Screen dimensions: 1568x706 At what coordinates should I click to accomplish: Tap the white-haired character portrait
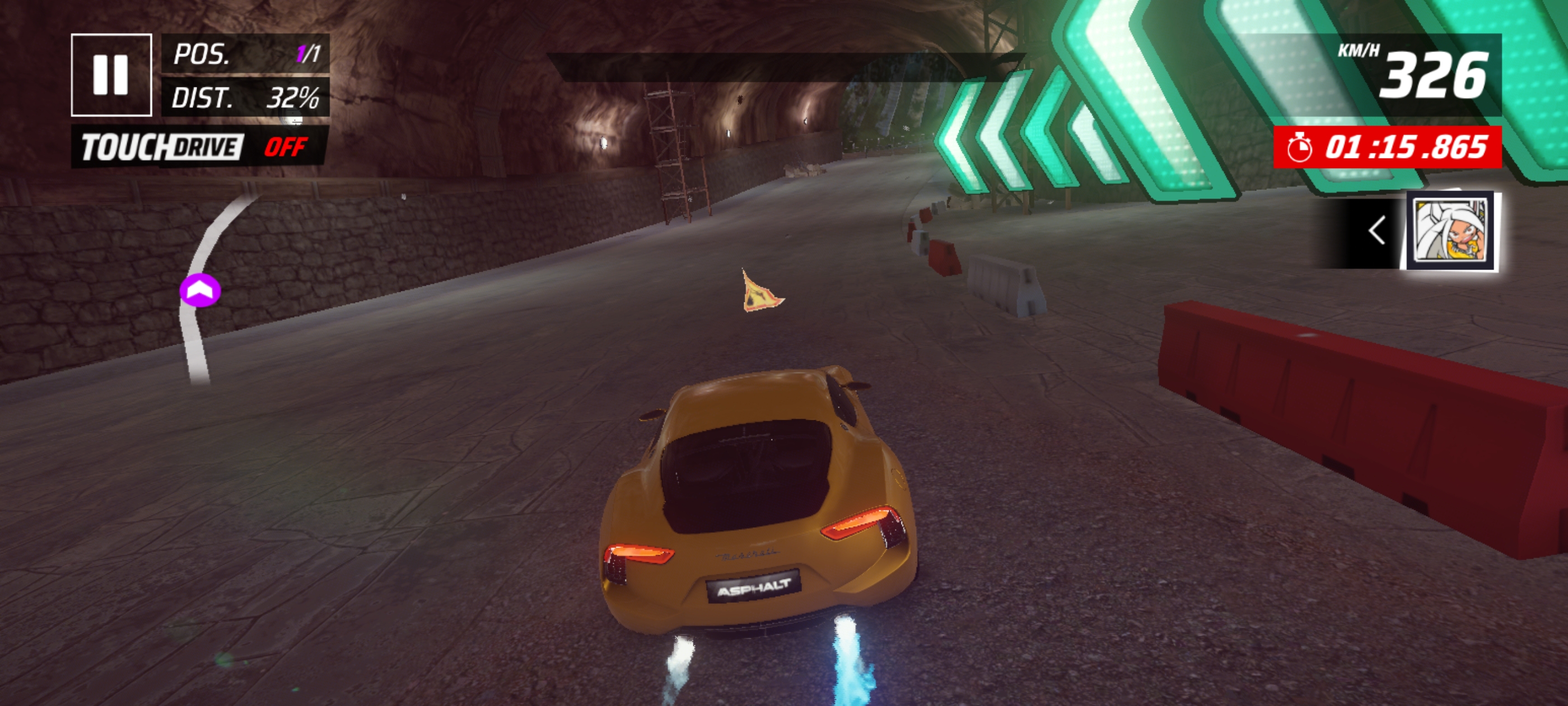click(x=1452, y=231)
